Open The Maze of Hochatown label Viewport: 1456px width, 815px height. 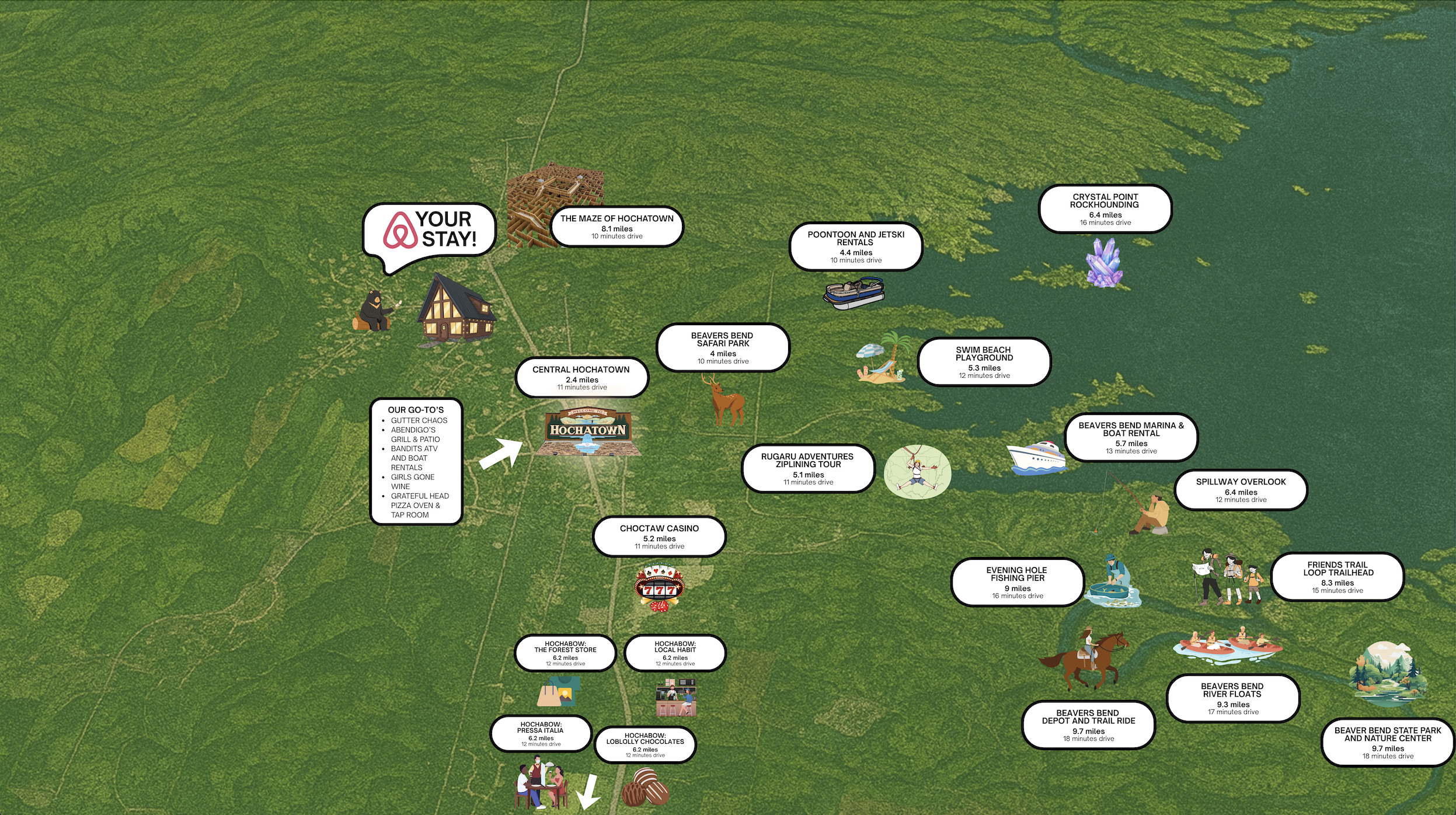[x=616, y=226]
